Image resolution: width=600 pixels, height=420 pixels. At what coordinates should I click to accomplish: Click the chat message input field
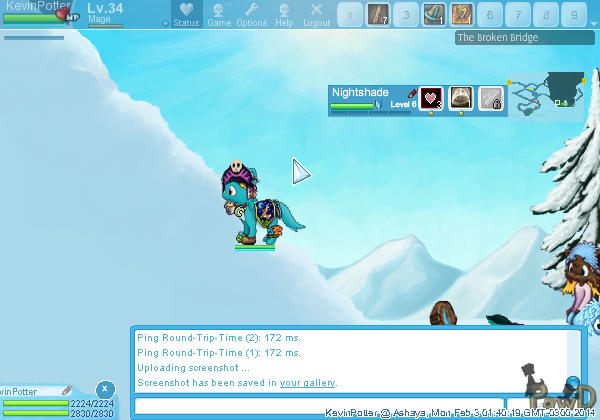(318, 406)
